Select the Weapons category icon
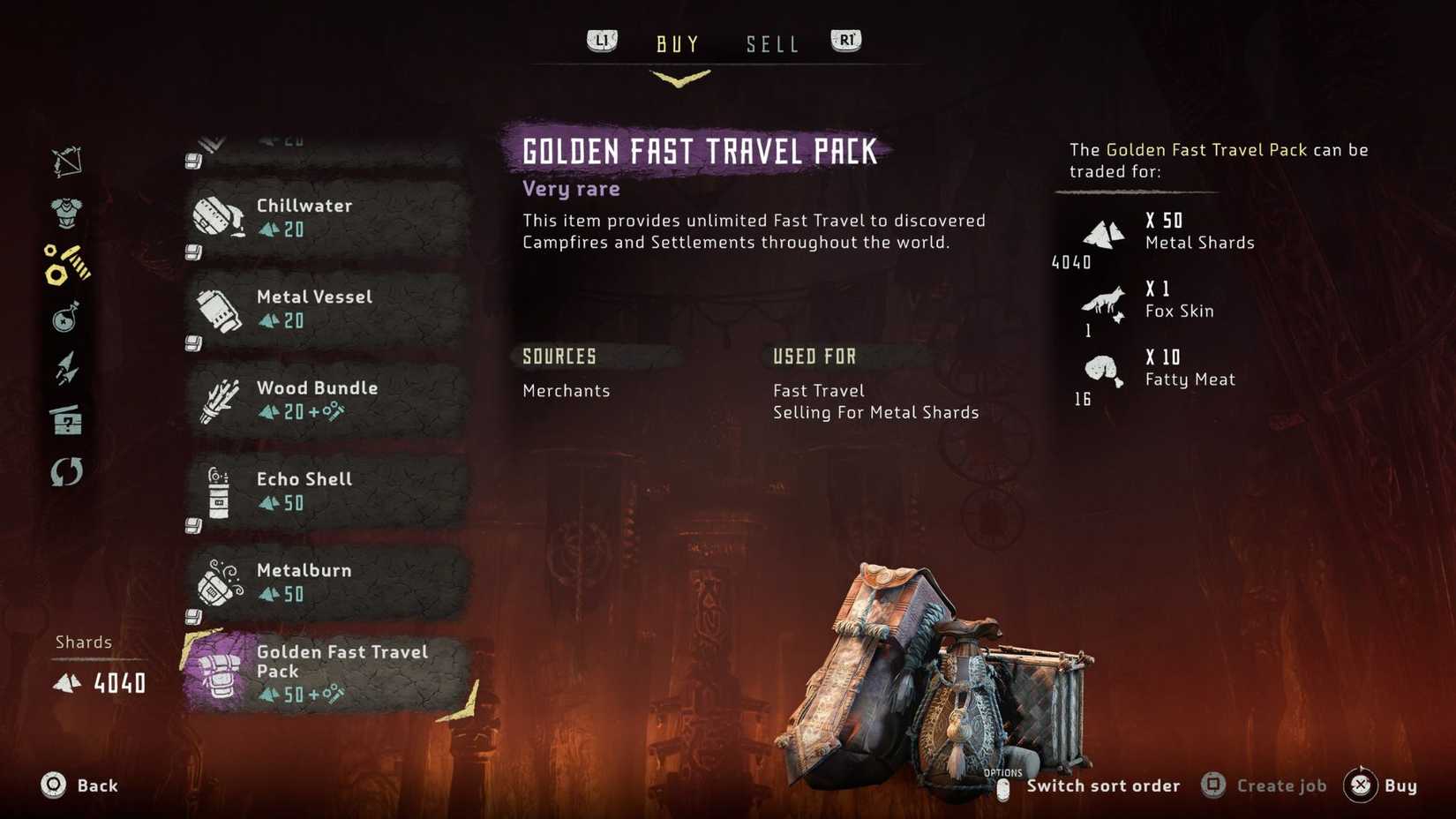 point(66,161)
